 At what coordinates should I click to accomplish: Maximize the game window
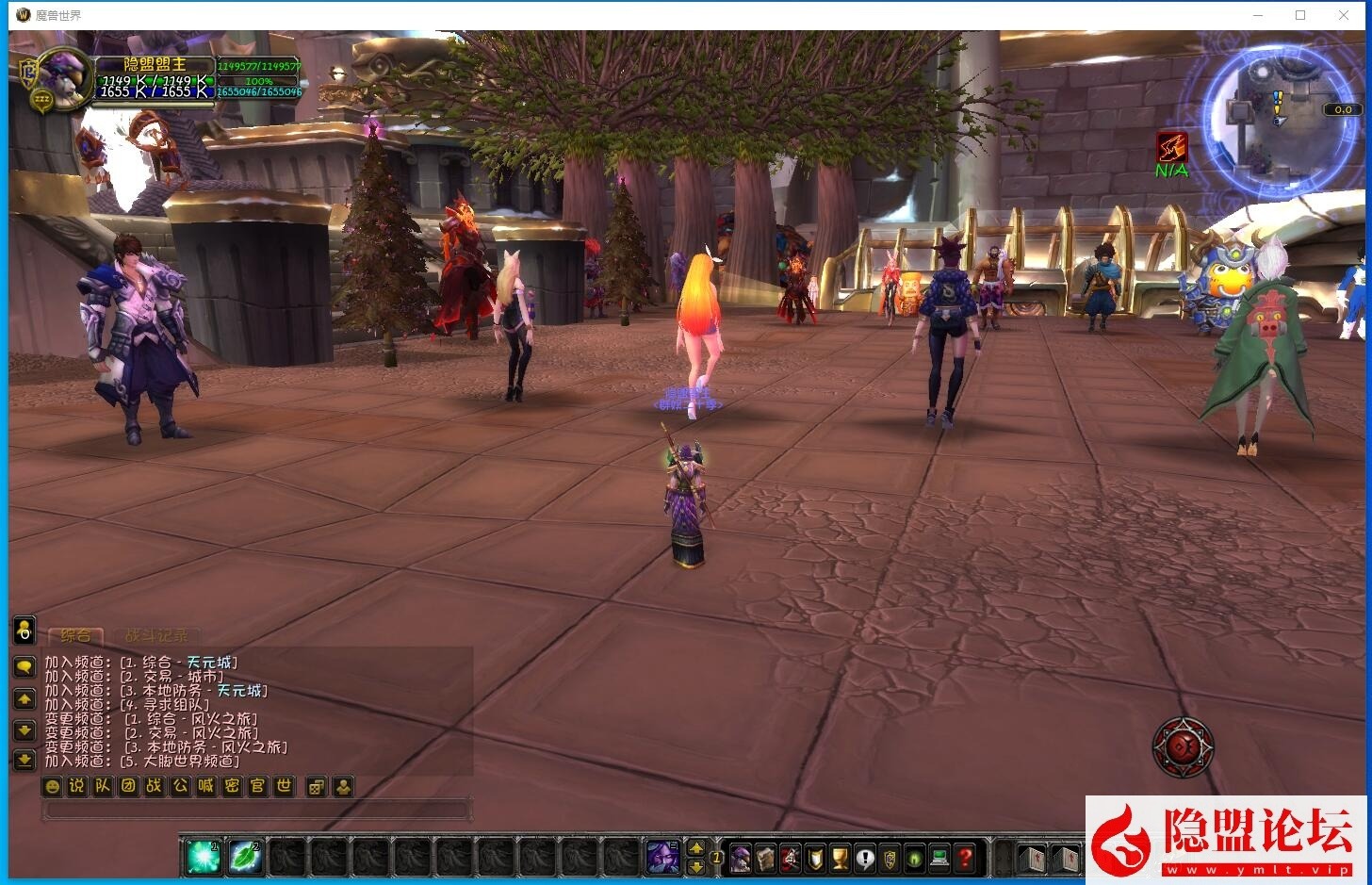click(1300, 15)
